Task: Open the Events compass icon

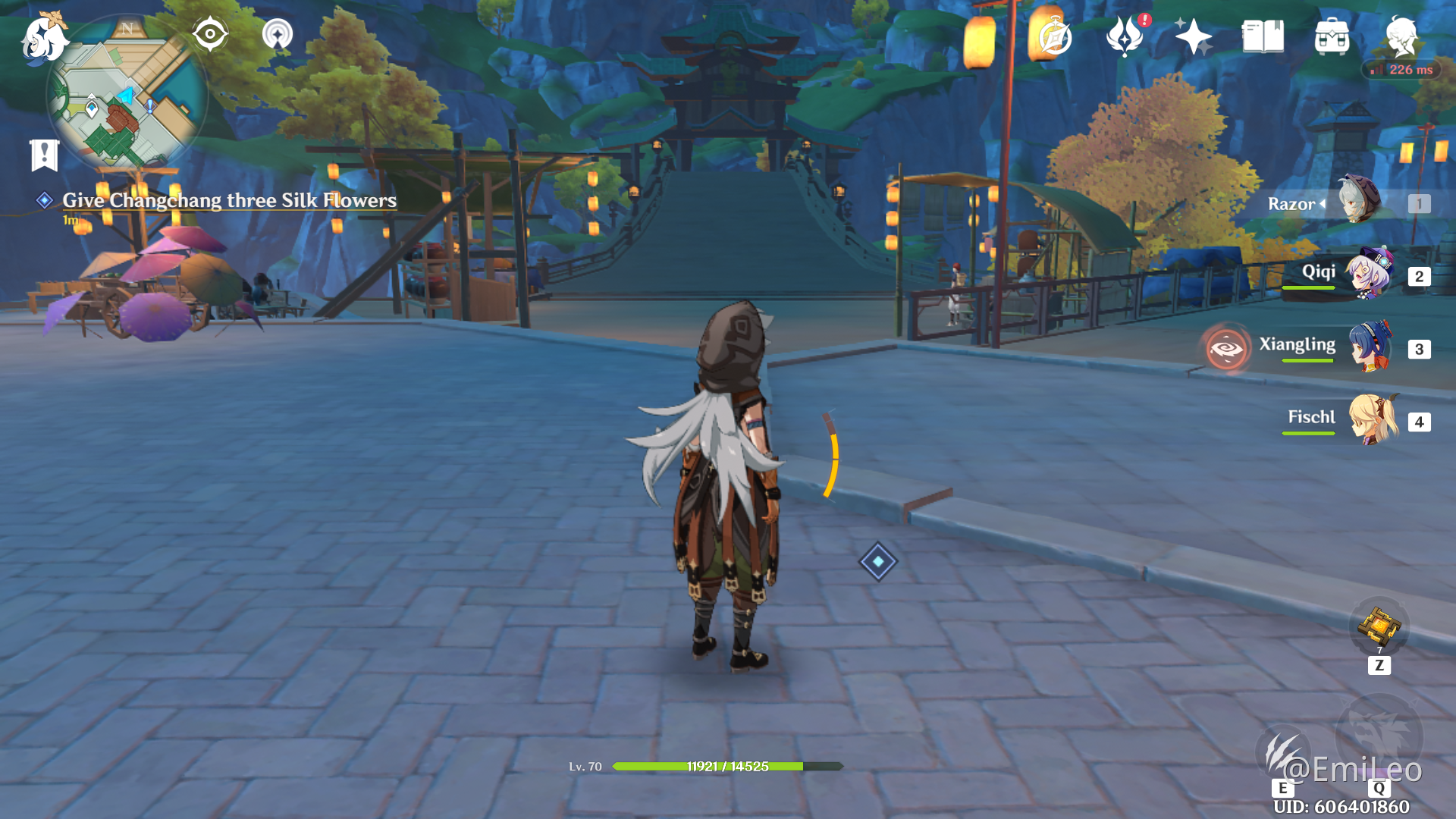Action: click(1054, 36)
